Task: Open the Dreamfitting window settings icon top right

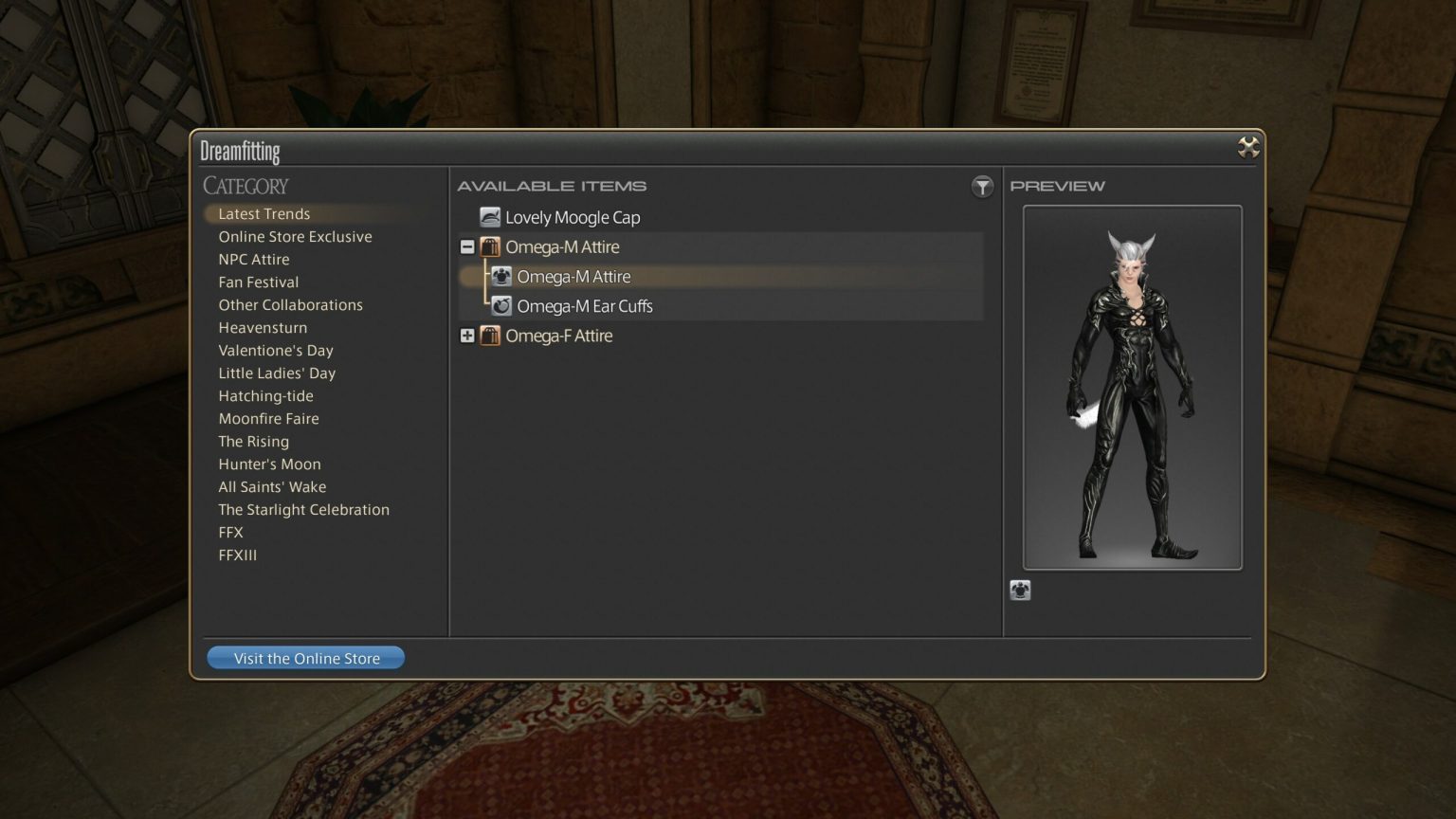Action: tap(1248, 147)
